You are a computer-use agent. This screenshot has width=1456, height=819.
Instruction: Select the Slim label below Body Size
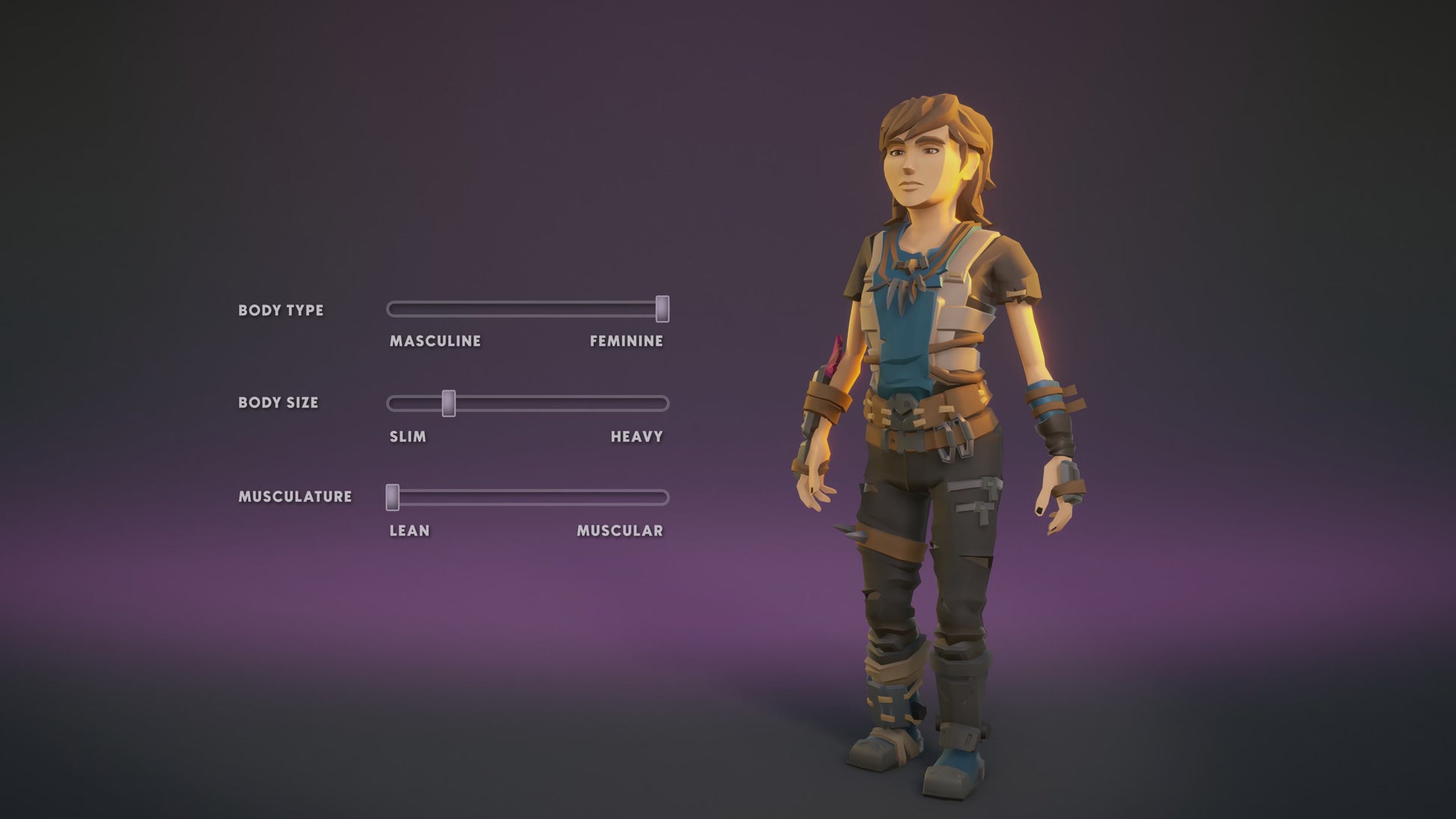tap(406, 435)
